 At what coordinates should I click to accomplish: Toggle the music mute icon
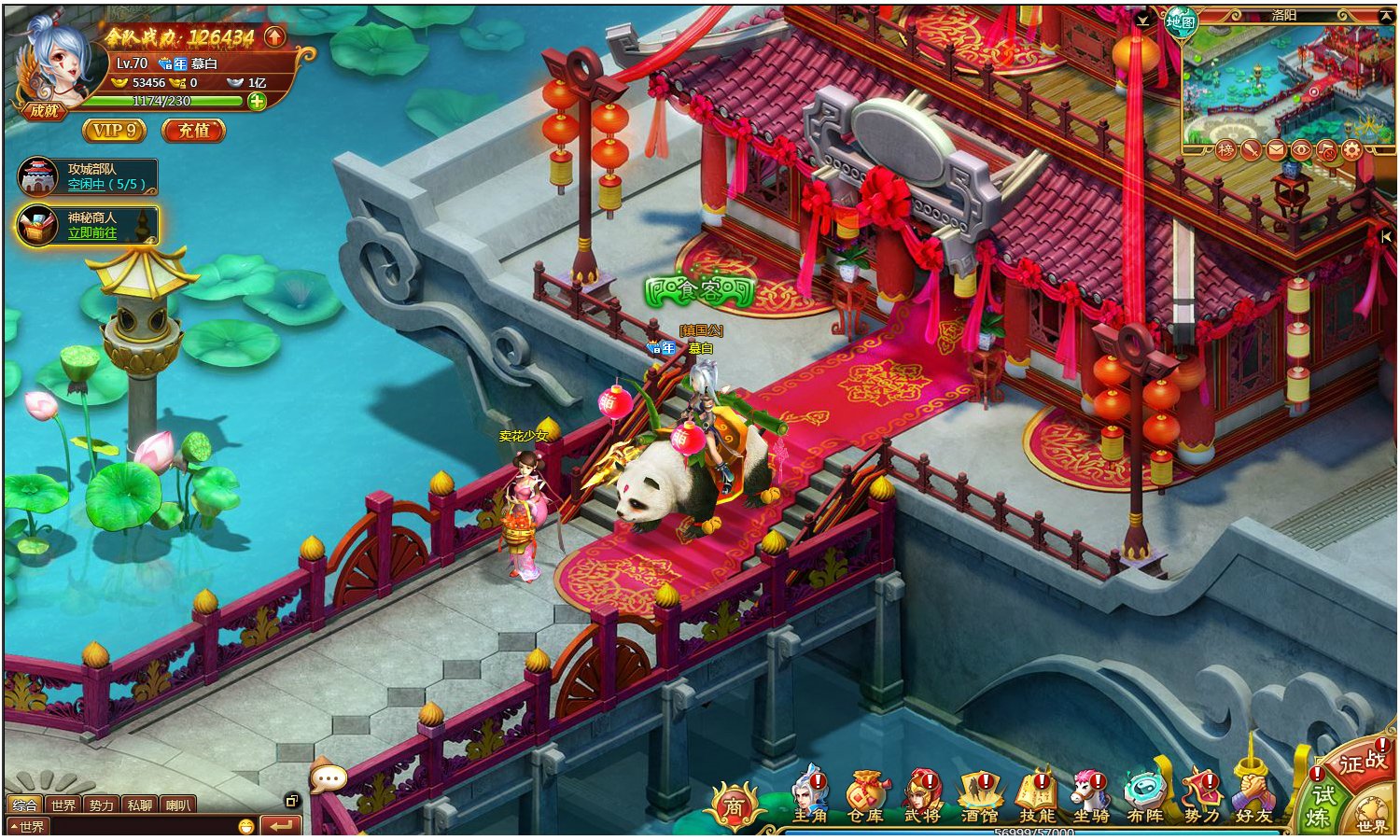point(1326,149)
